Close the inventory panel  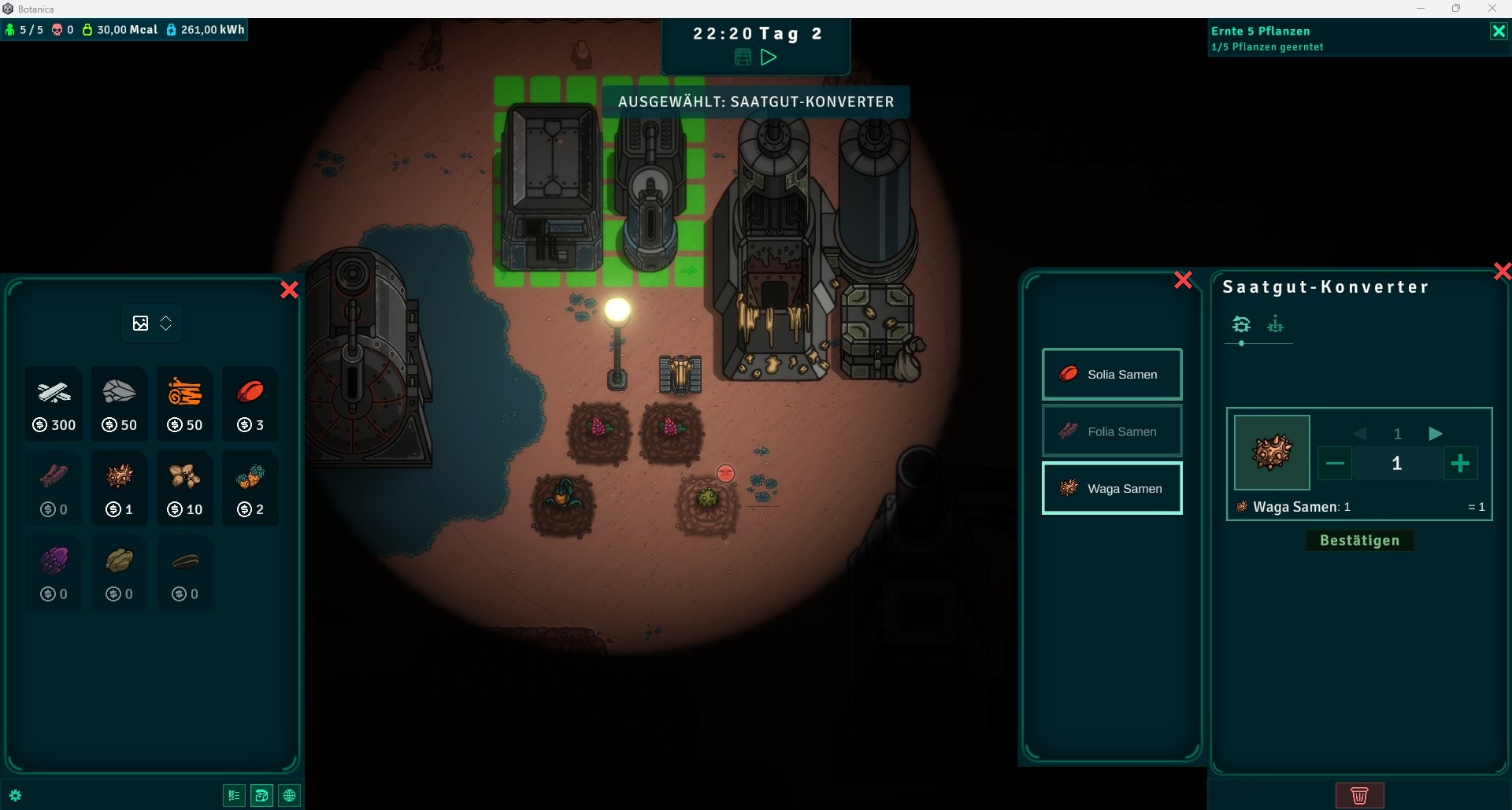pyautogui.click(x=289, y=290)
